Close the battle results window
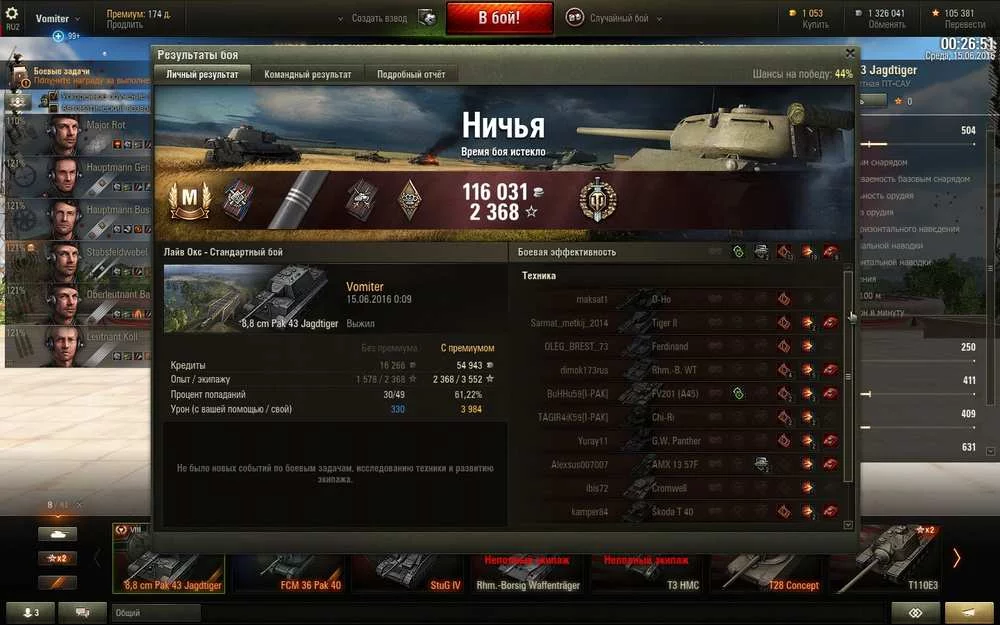Screen dimensions: 1000x625 (850, 54)
